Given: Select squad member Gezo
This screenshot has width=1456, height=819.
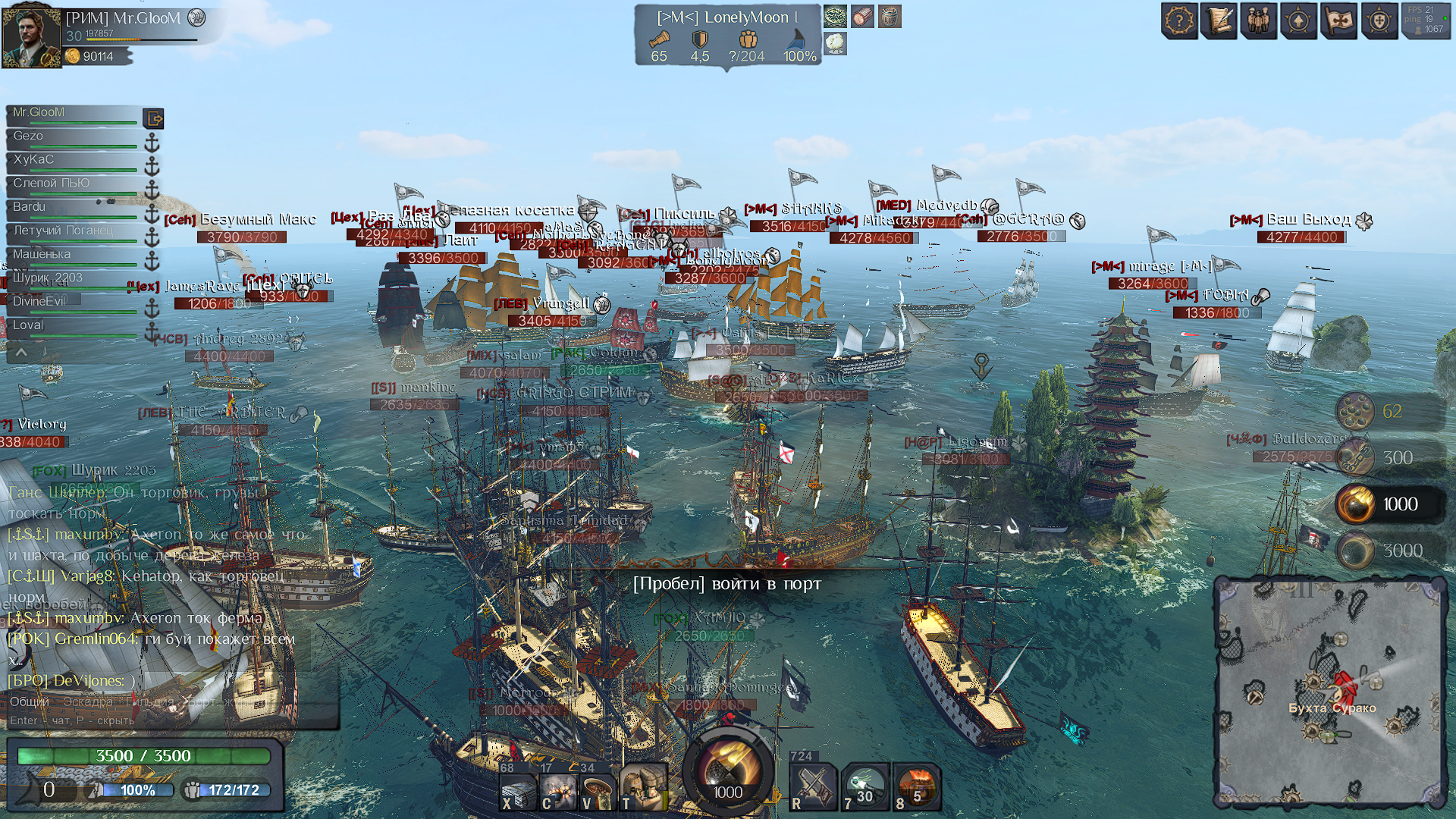Looking at the screenshot, I should (72, 137).
